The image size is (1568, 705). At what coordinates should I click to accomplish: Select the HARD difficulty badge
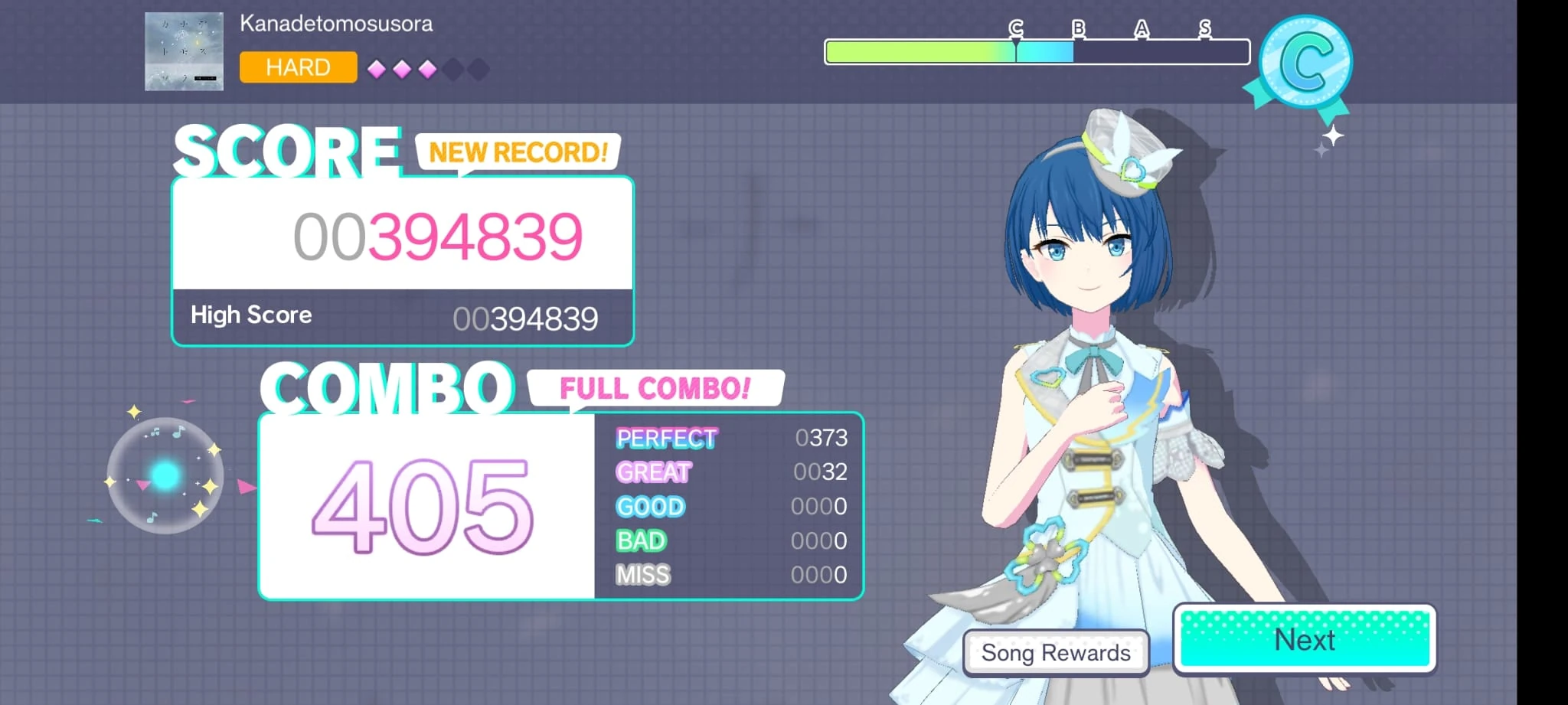point(298,67)
